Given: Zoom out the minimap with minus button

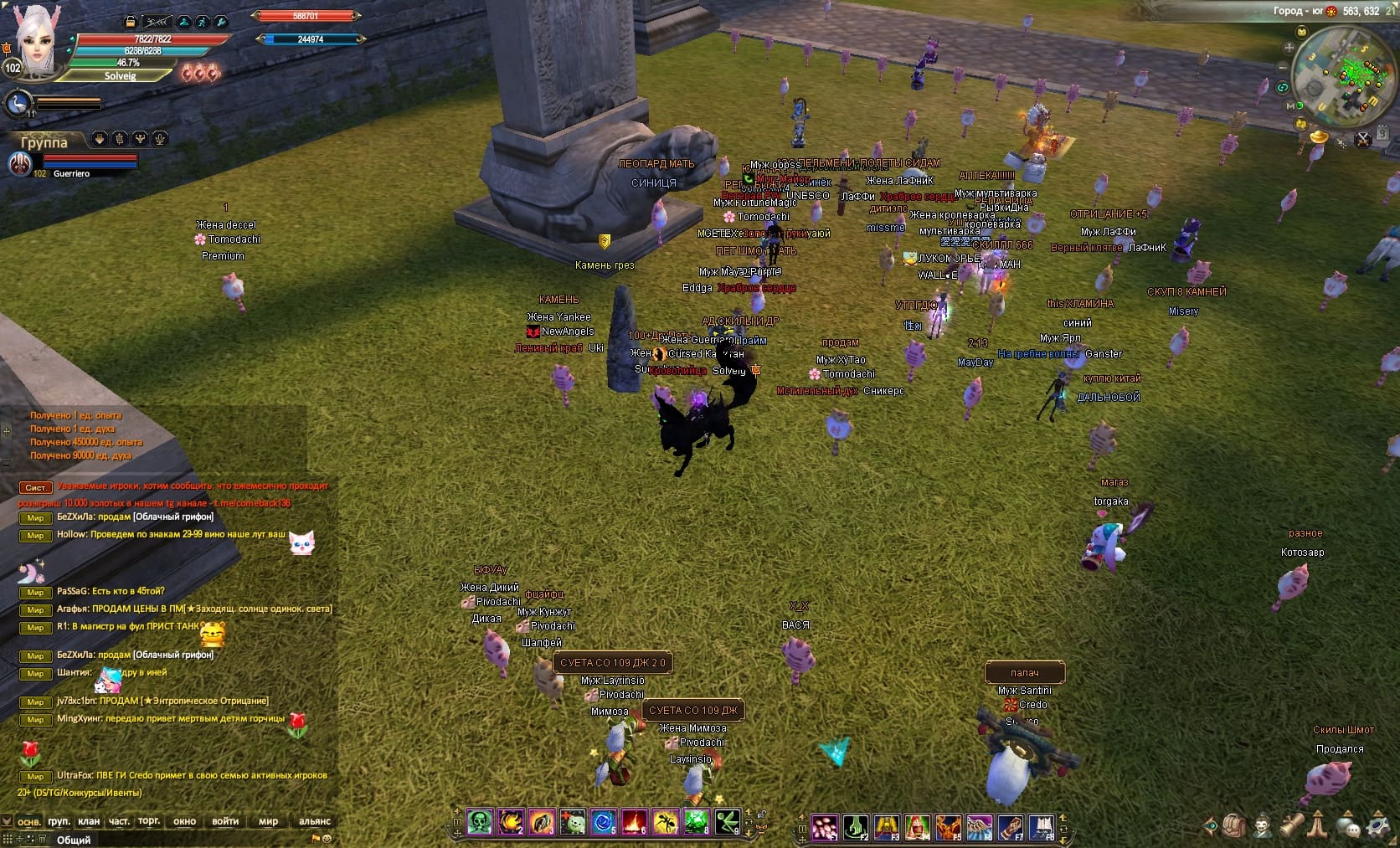Looking at the screenshot, I should click(x=1283, y=66).
